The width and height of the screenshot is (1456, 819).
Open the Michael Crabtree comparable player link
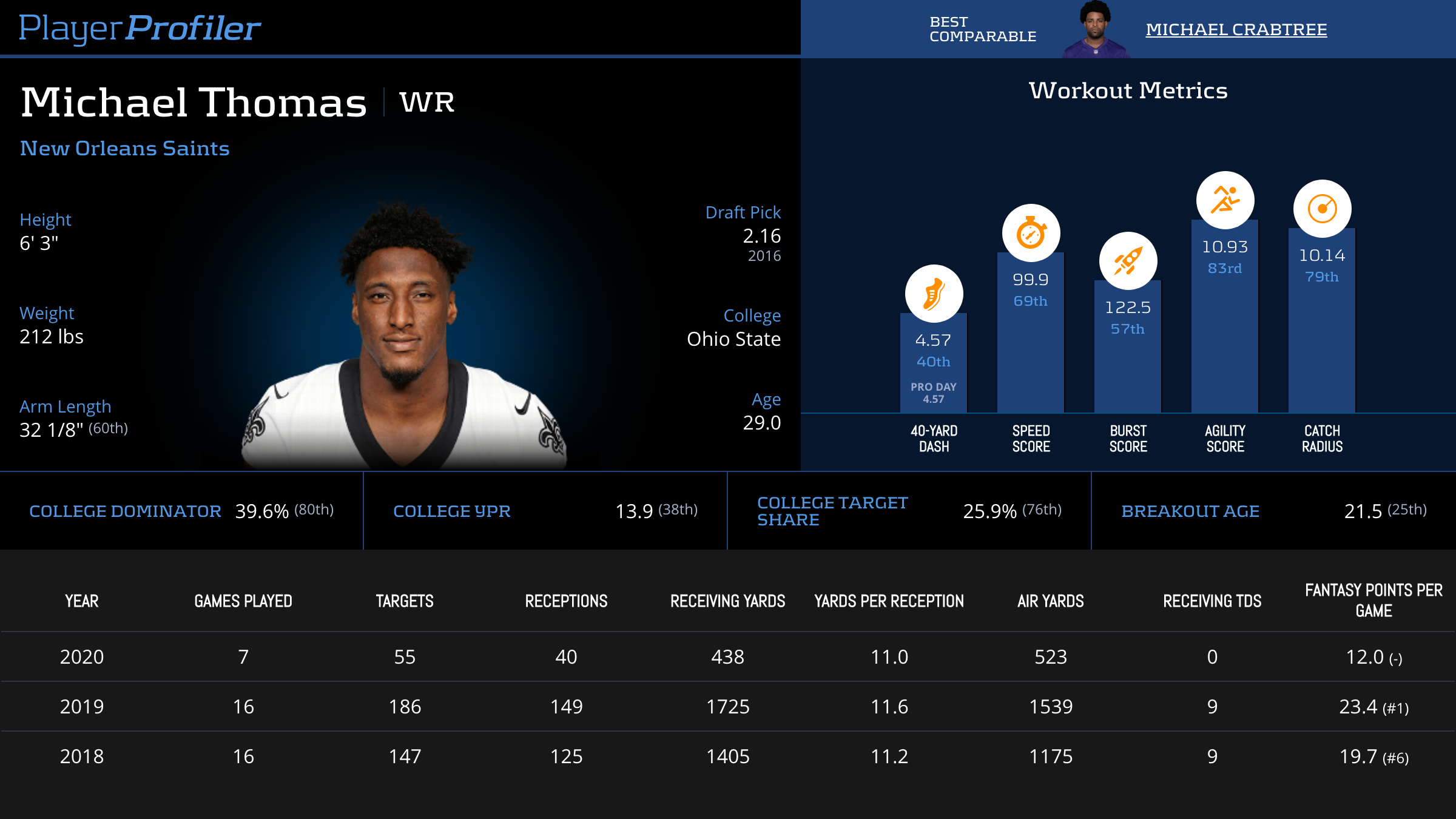[1236, 29]
